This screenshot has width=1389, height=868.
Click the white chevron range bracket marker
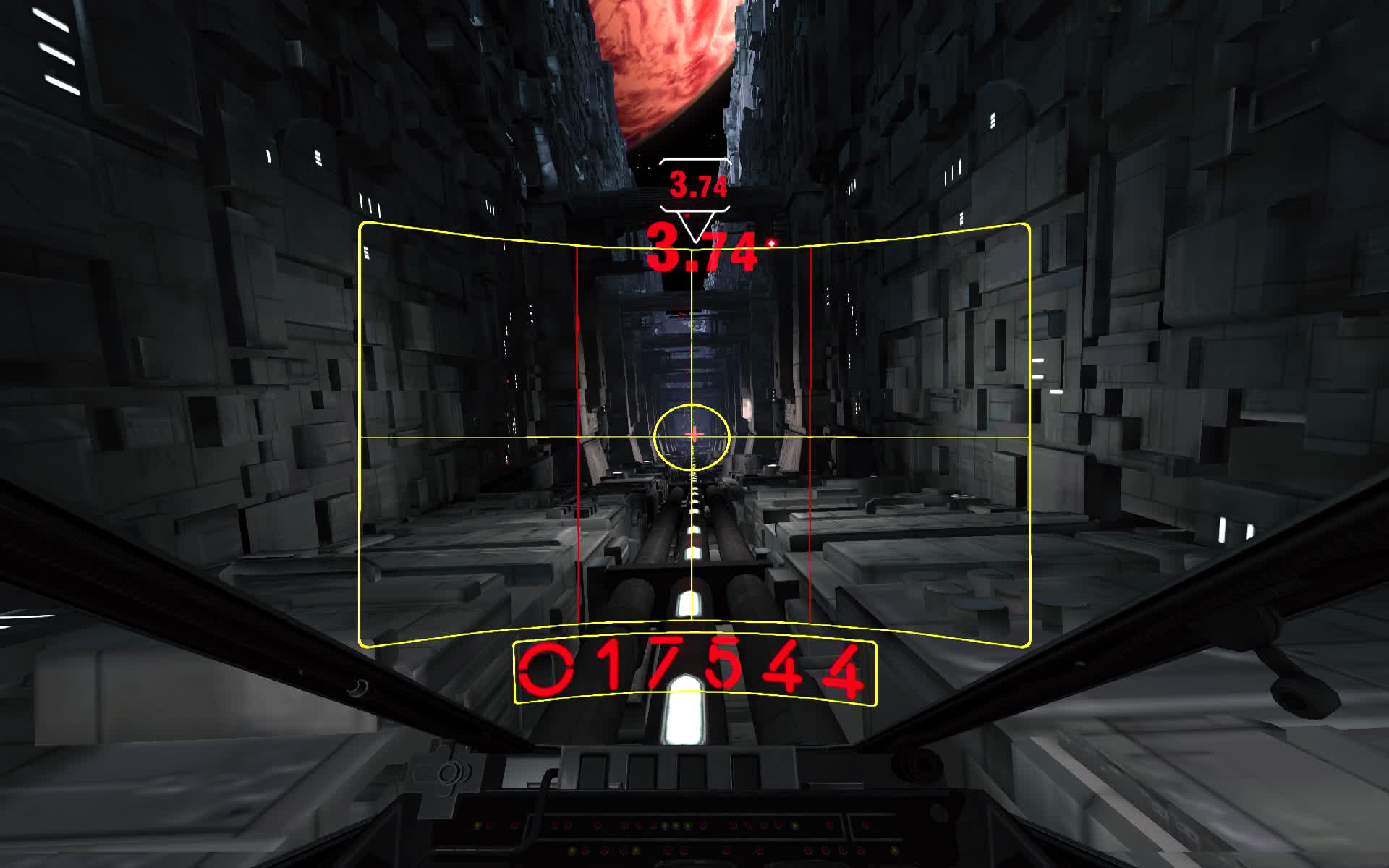(695, 161)
